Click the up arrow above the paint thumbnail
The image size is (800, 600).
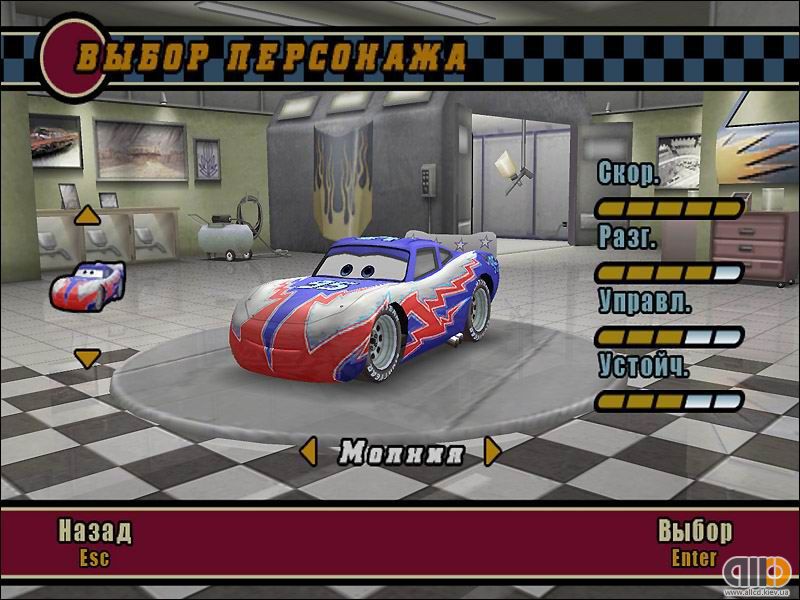coord(88,214)
